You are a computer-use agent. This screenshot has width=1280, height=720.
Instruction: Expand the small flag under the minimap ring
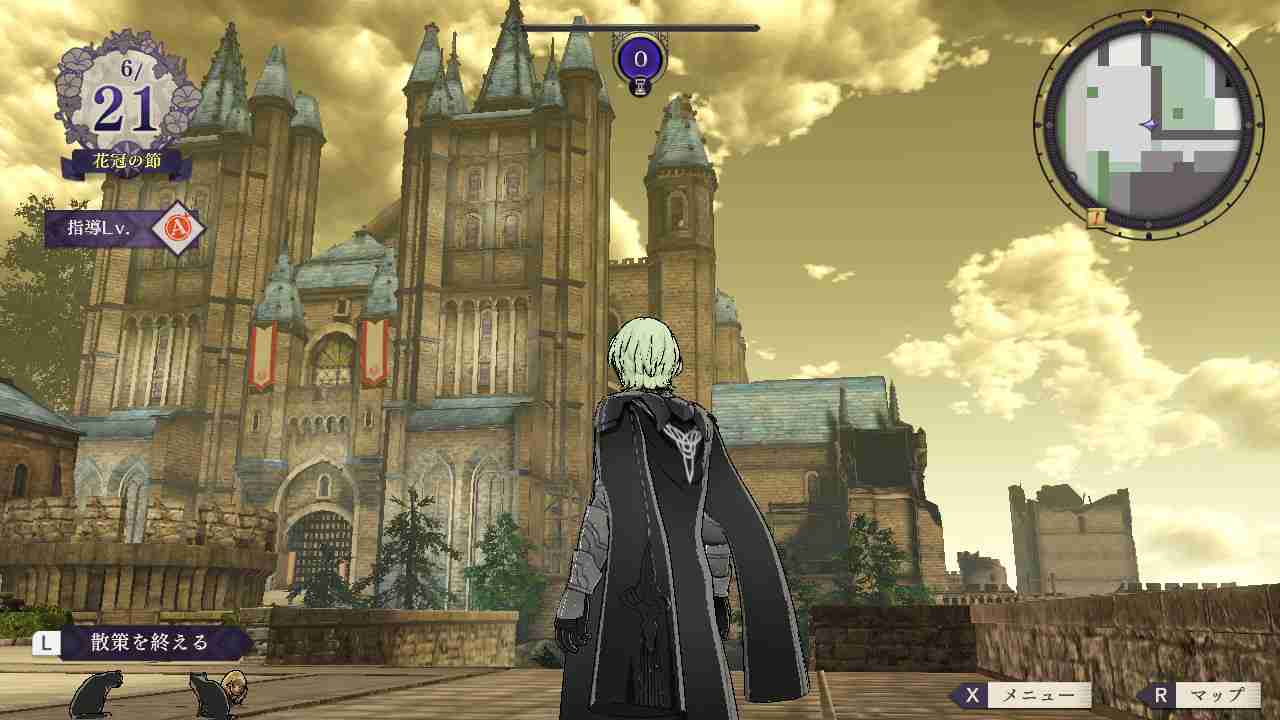pyautogui.click(x=1095, y=217)
